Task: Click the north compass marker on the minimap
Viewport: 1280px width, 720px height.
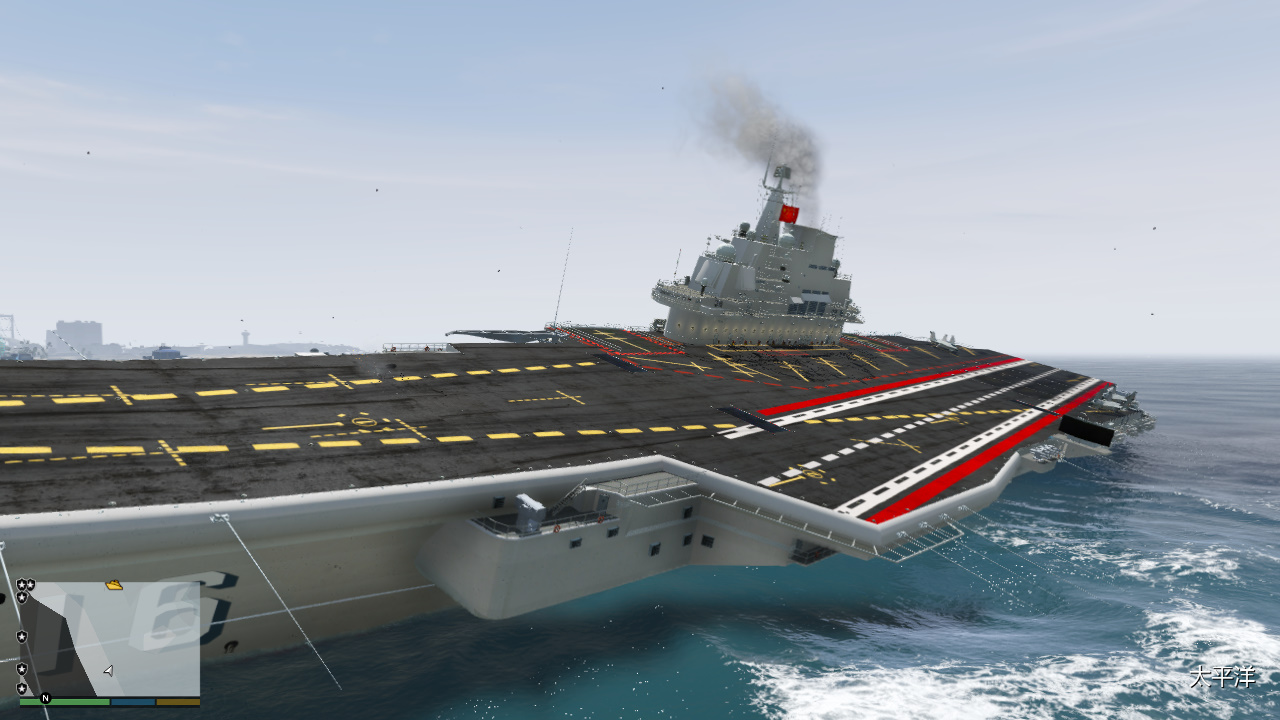Action: (45, 697)
